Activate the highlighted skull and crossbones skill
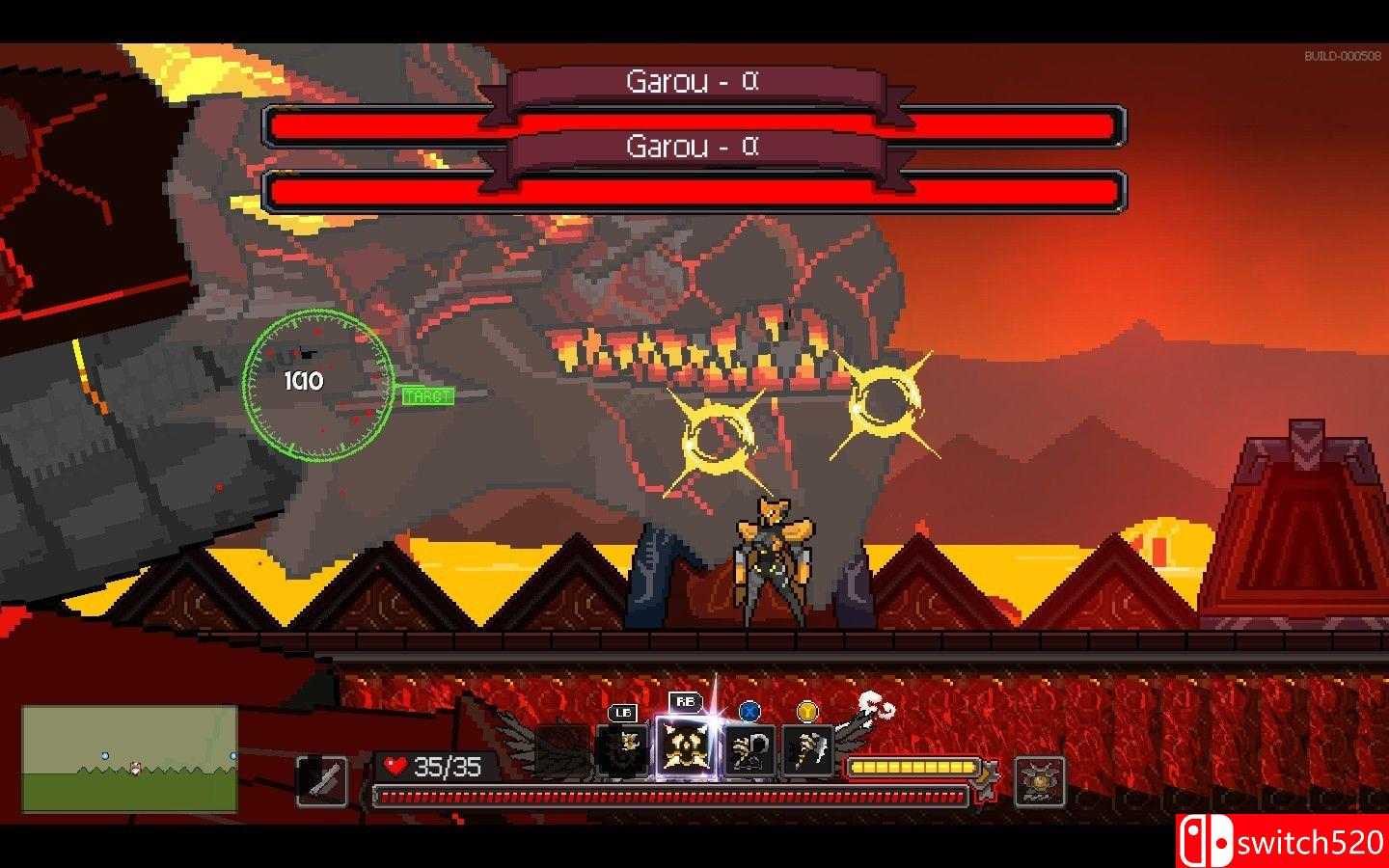 686,747
